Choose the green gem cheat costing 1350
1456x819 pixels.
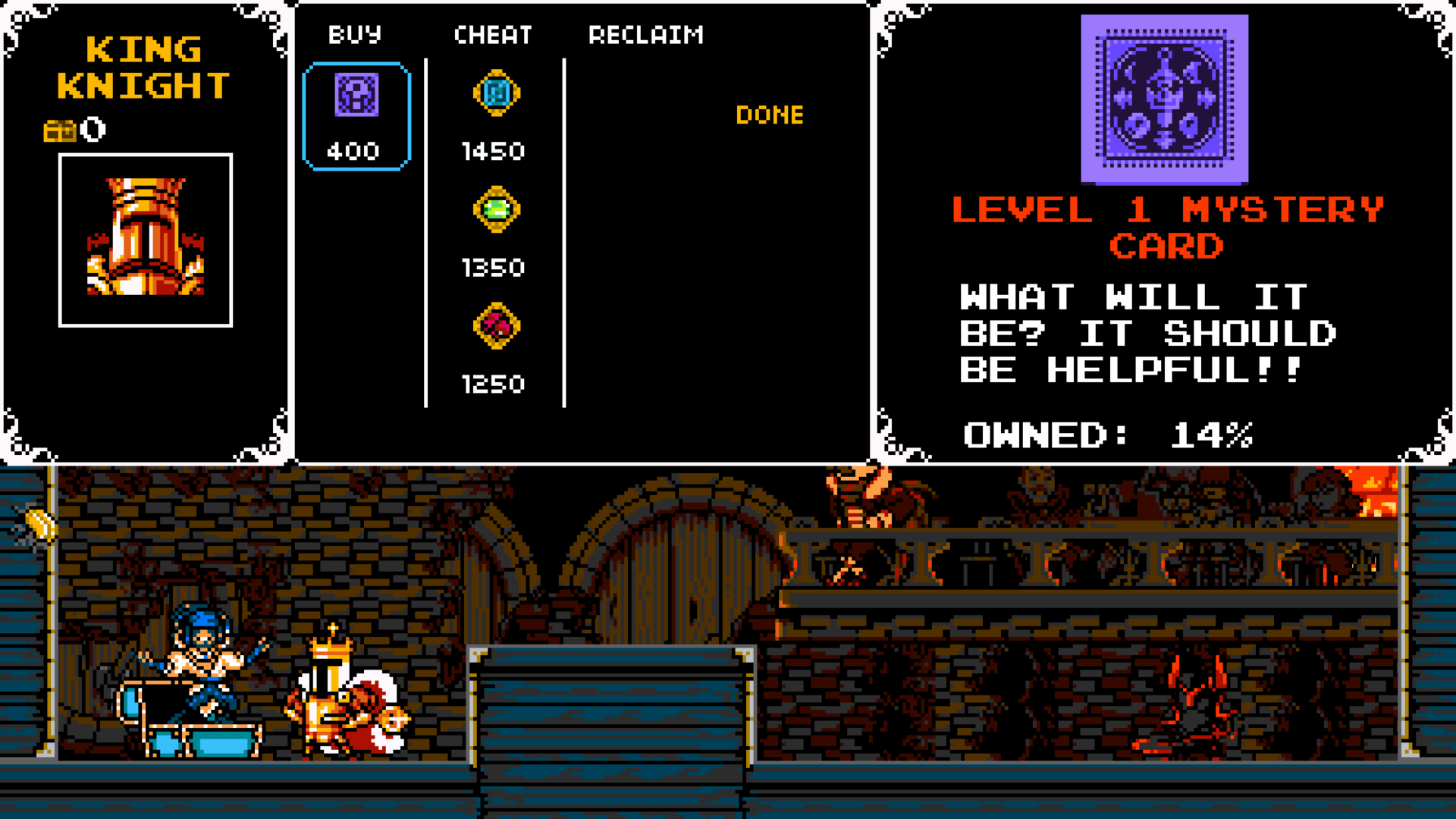coord(496,210)
